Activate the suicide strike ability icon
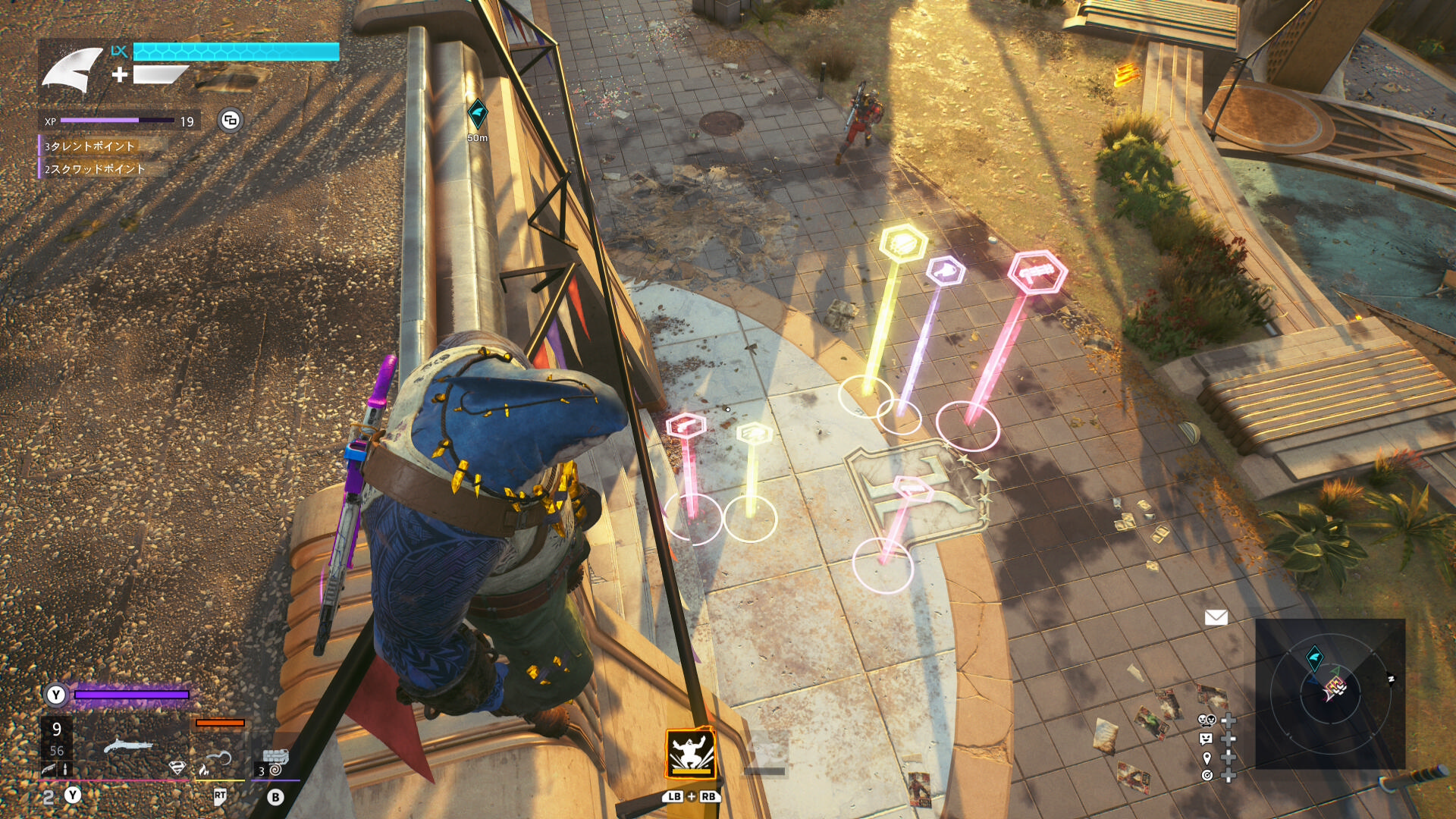Image resolution: width=1456 pixels, height=819 pixels. (690, 753)
